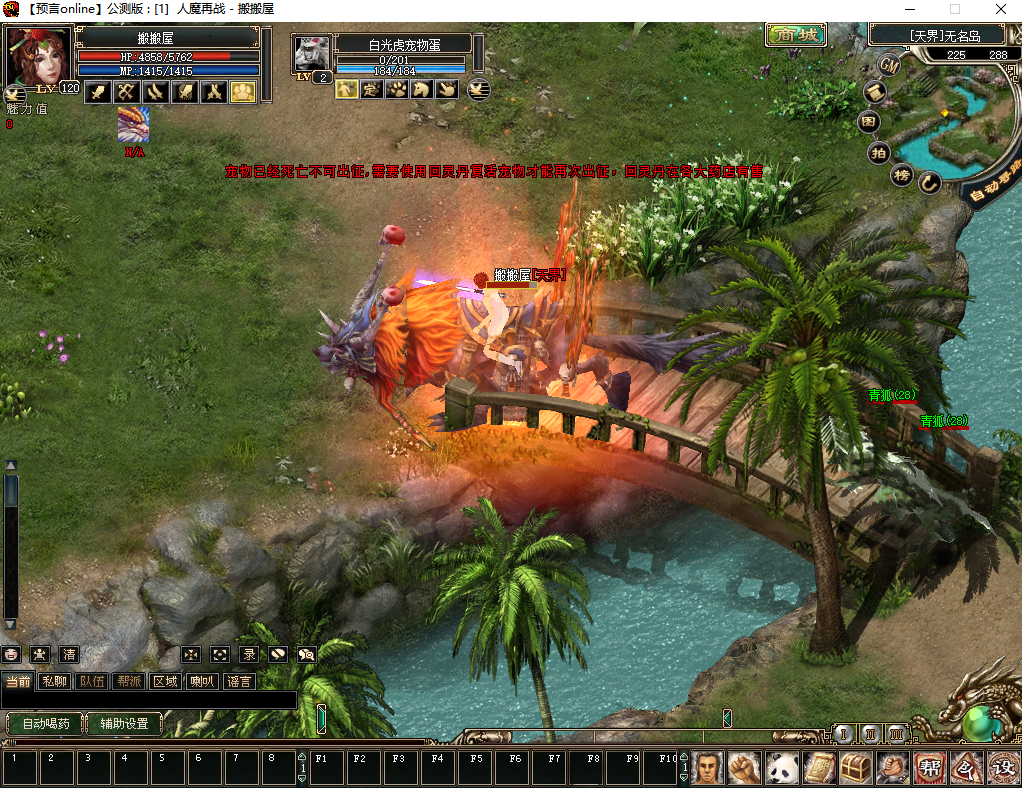Open the 榜 ranking button
This screenshot has height=788, width=1022.
pyautogui.click(x=902, y=175)
